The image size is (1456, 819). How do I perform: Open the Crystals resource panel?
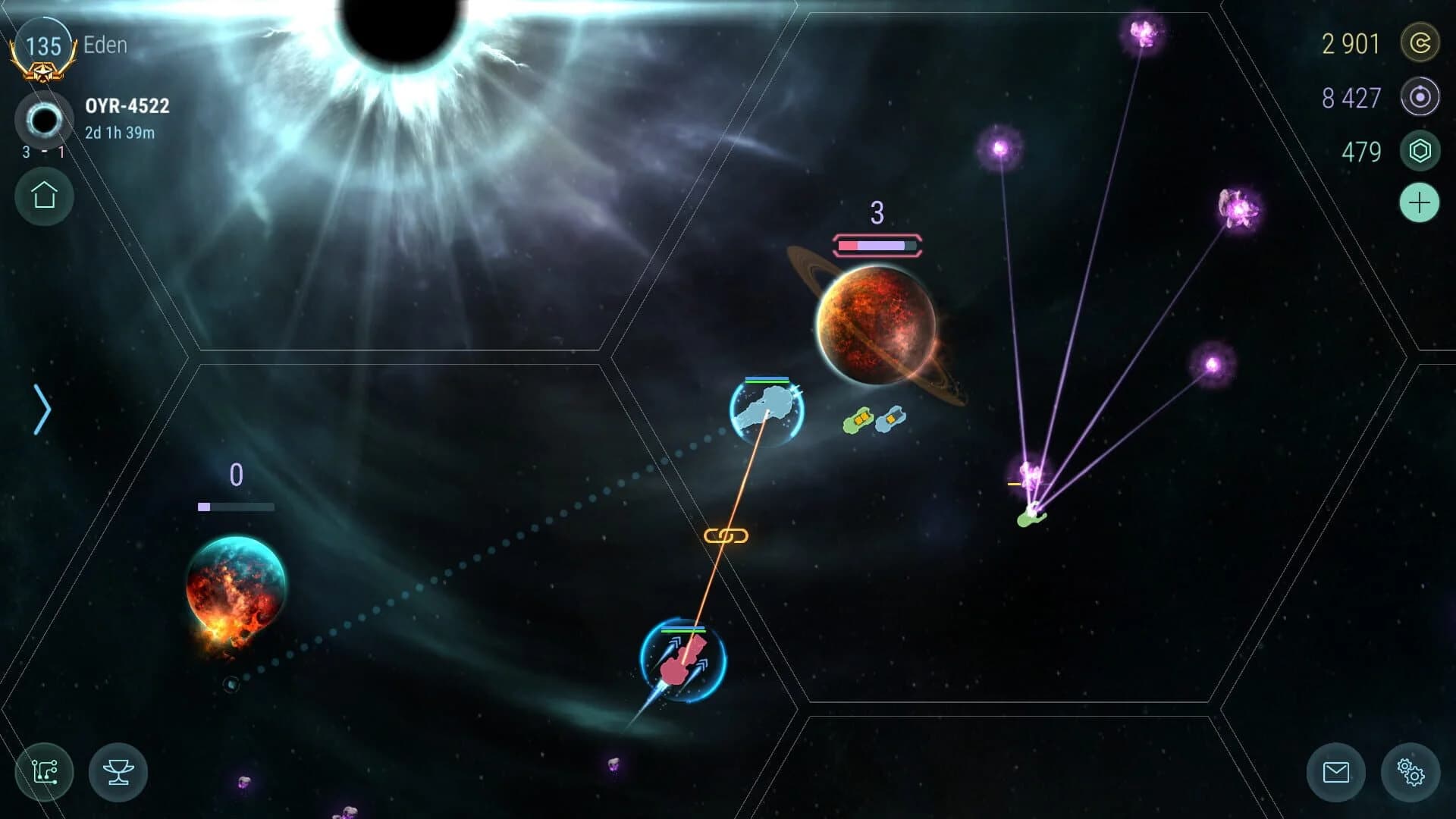tap(1420, 151)
